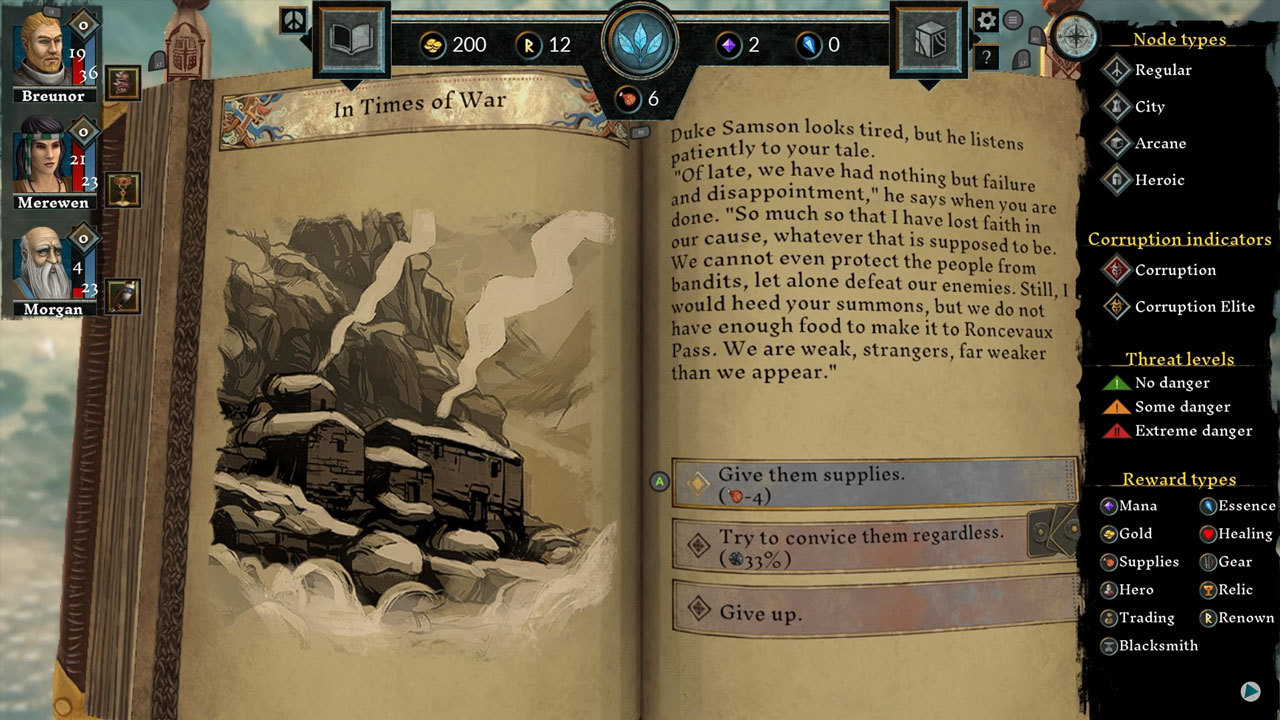
Task: Open the compass map icon
Action: tap(1076, 37)
